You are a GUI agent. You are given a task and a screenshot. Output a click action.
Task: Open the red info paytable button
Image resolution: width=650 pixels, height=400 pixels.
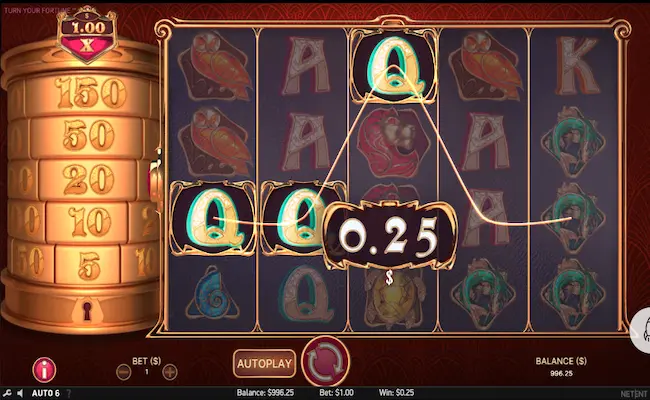44,368
